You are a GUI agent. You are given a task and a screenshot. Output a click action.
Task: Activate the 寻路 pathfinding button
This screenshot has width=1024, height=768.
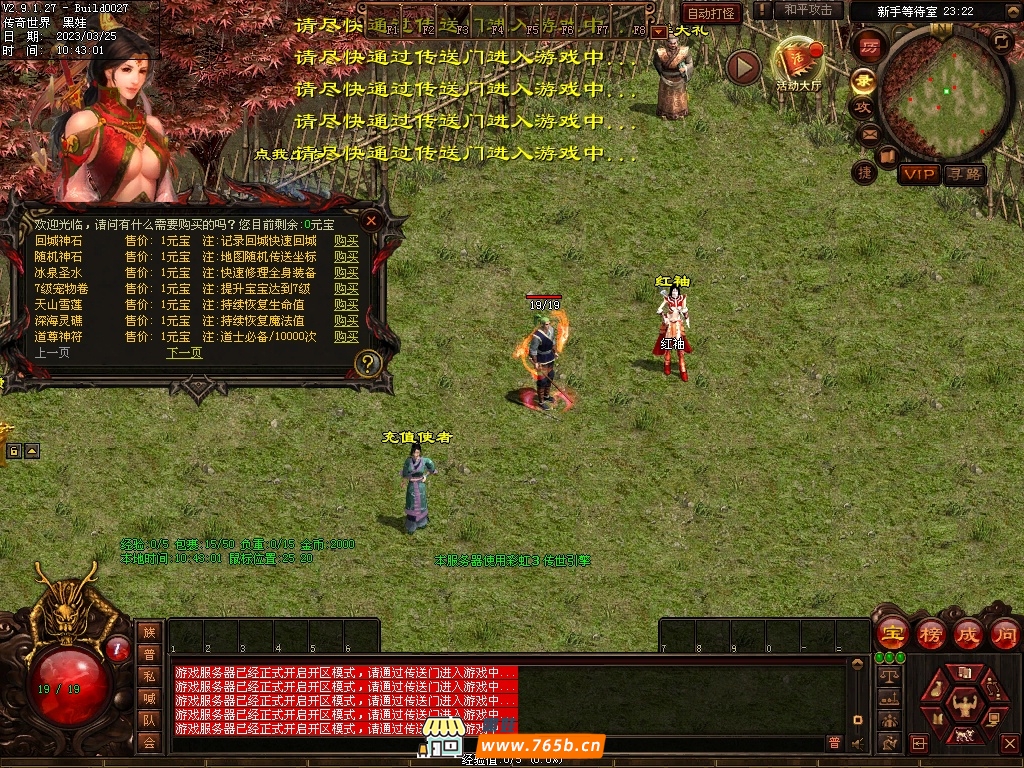pos(965,175)
